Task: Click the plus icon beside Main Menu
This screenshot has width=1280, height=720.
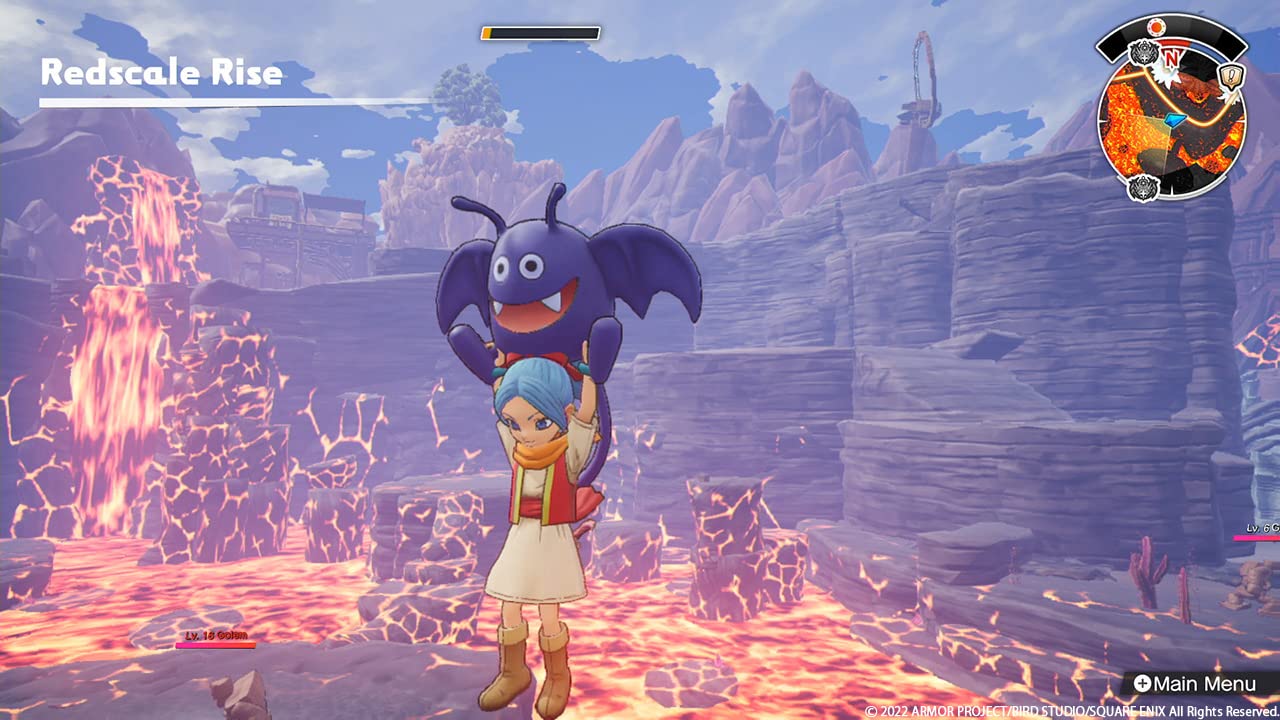Action: click(x=1143, y=682)
